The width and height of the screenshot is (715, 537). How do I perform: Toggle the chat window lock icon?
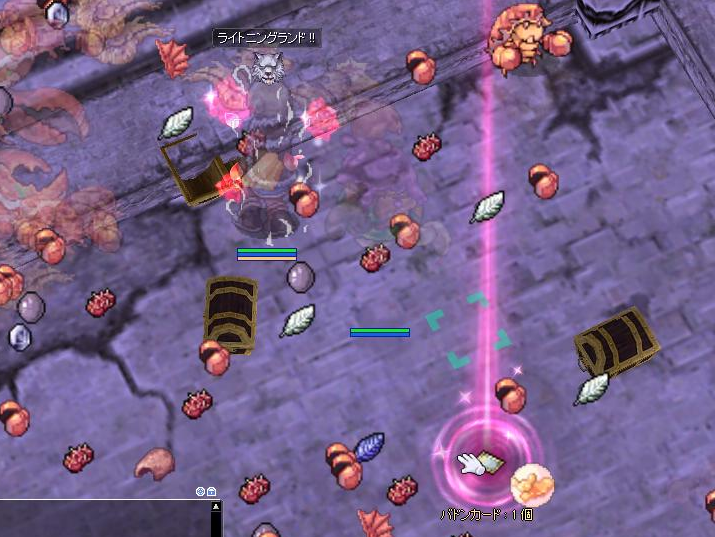(x=211, y=491)
